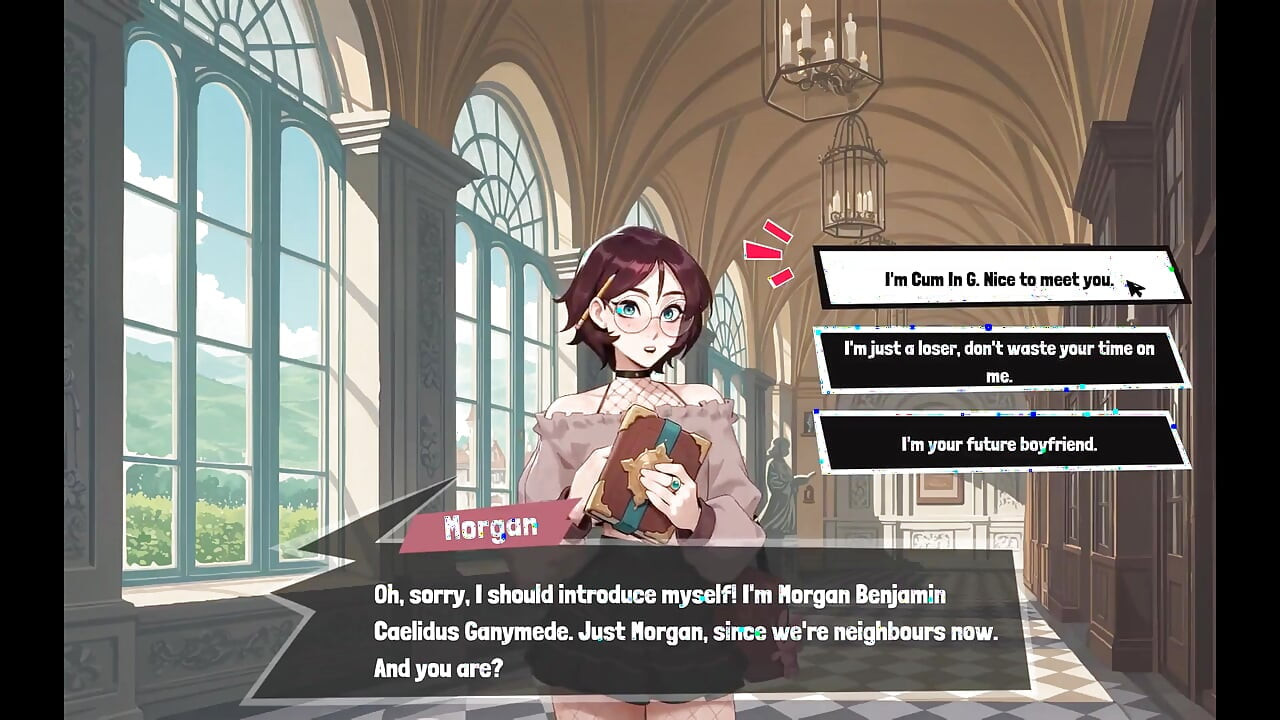The width and height of the screenshot is (1280, 720).
Task: Choose the "Nice to meet you" reply
Action: tap(998, 279)
